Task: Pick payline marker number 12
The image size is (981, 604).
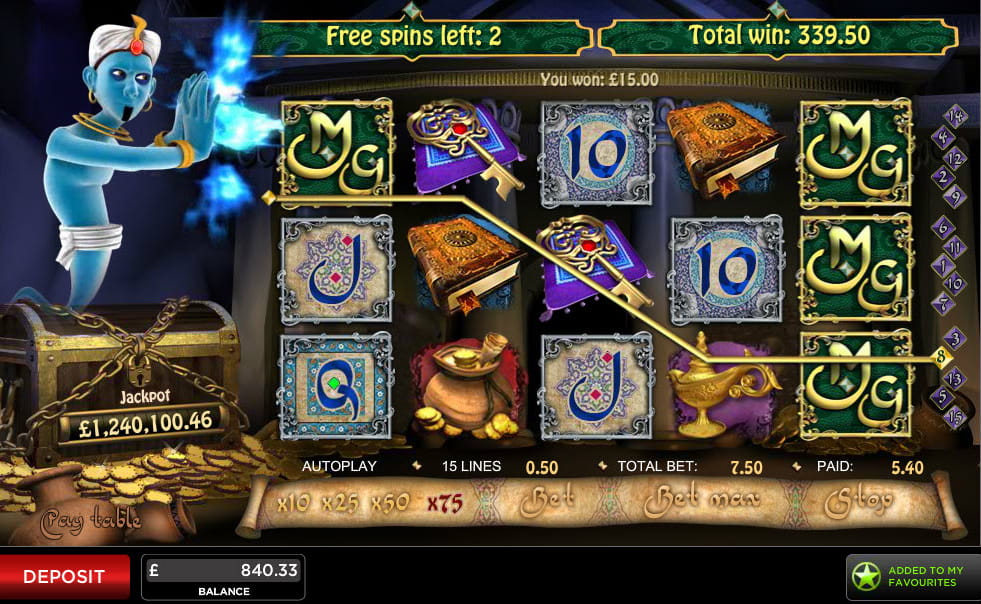Action: click(955, 157)
